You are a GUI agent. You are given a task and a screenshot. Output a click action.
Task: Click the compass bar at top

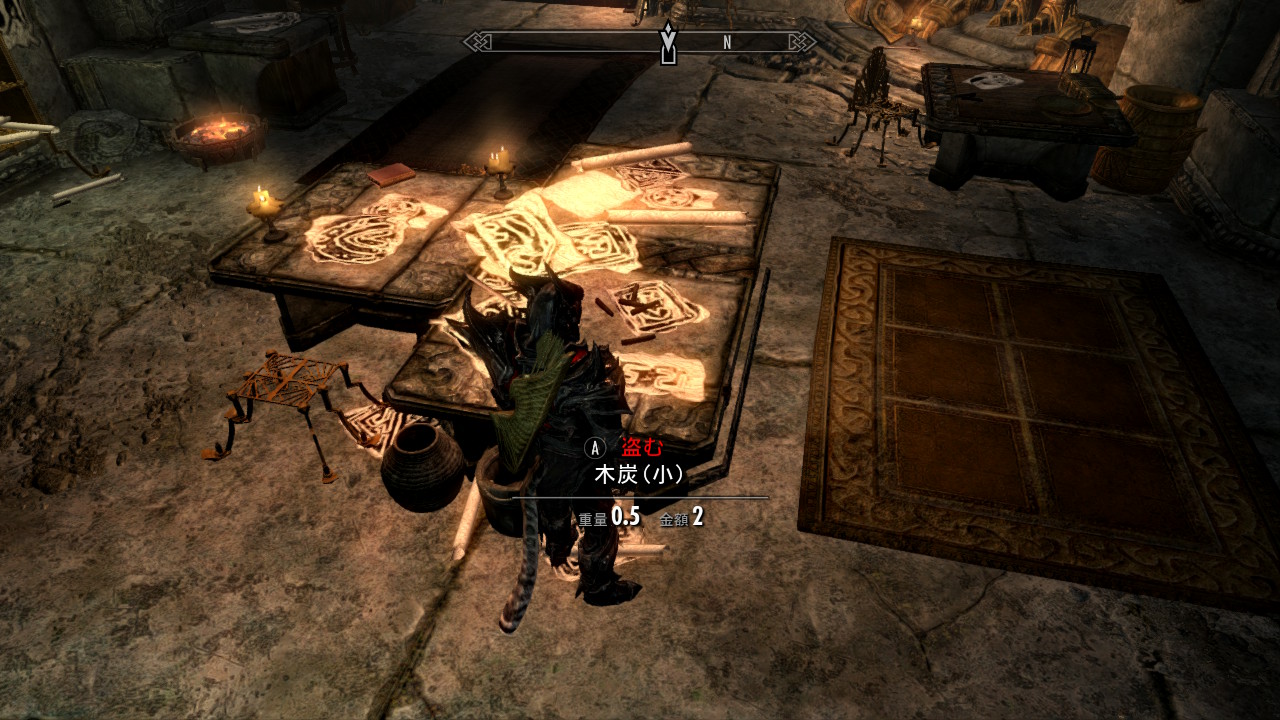coord(640,42)
